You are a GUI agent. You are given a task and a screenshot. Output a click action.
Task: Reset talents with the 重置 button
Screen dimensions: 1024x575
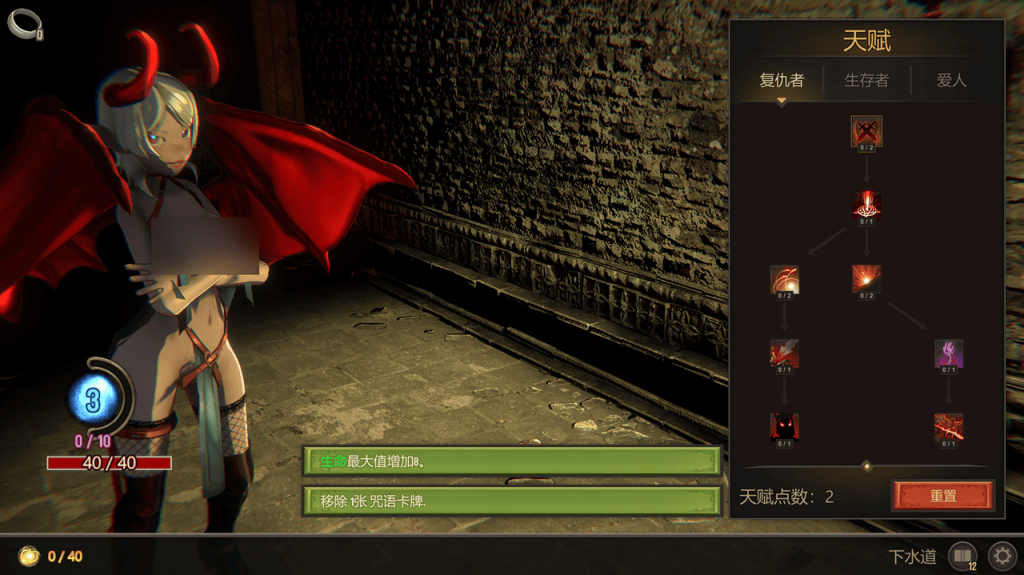(x=942, y=495)
